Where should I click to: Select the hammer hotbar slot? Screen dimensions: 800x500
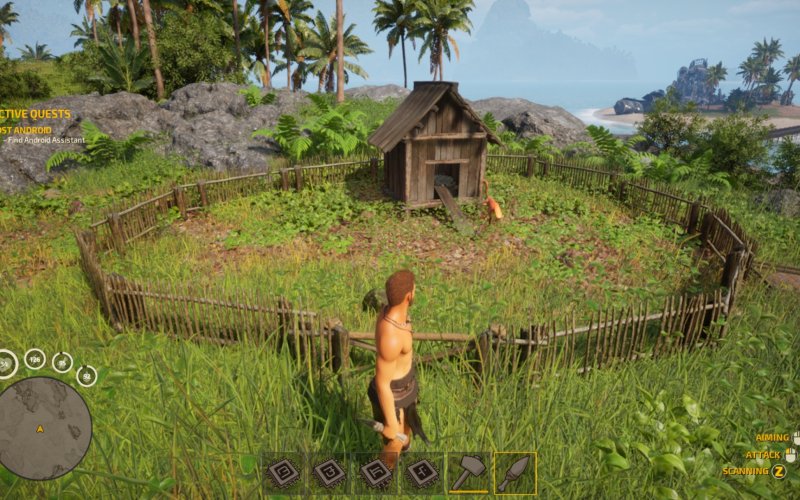pyautogui.click(x=468, y=473)
